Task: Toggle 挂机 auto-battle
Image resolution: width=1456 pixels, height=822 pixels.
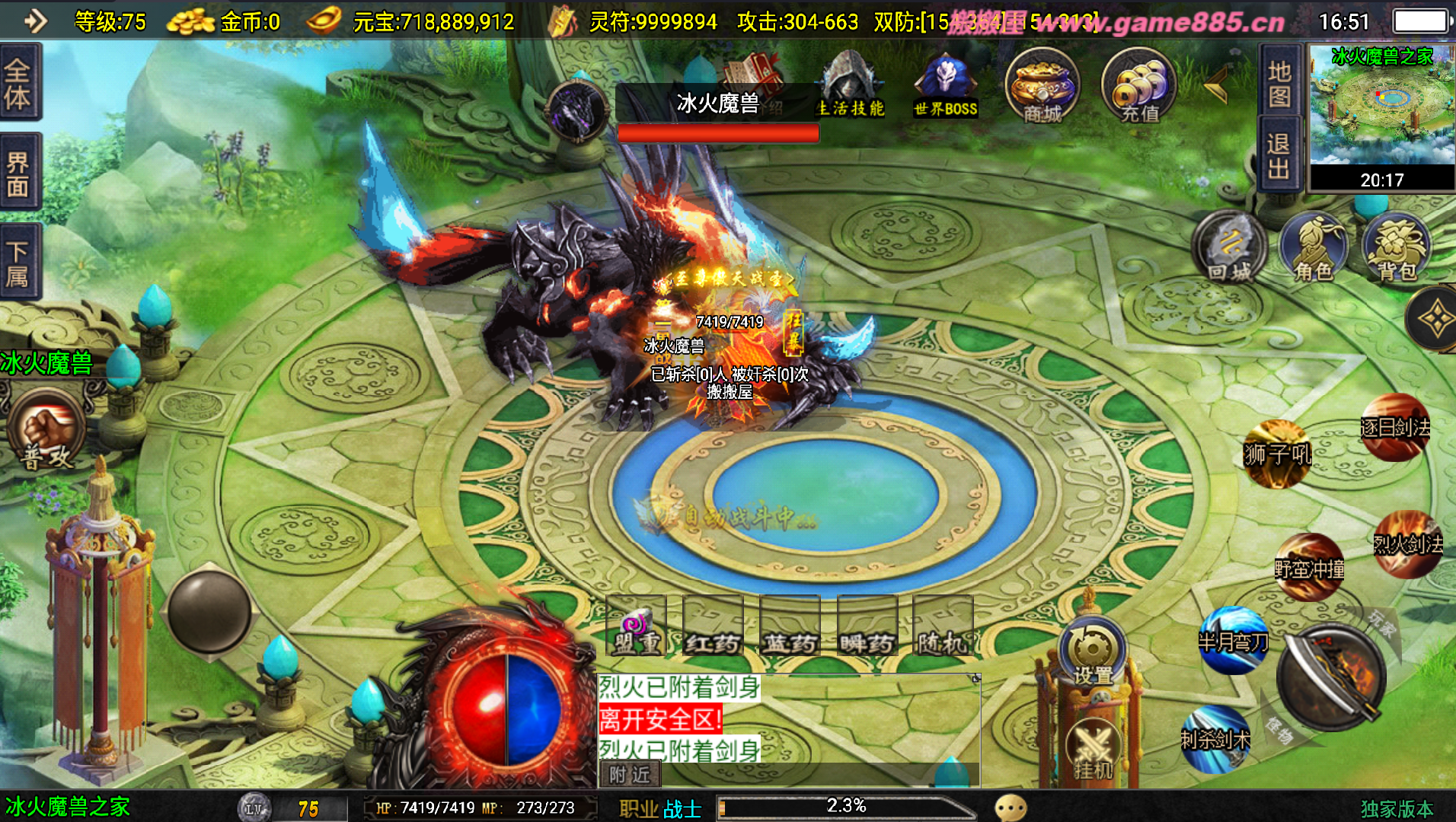Action: click(1094, 750)
